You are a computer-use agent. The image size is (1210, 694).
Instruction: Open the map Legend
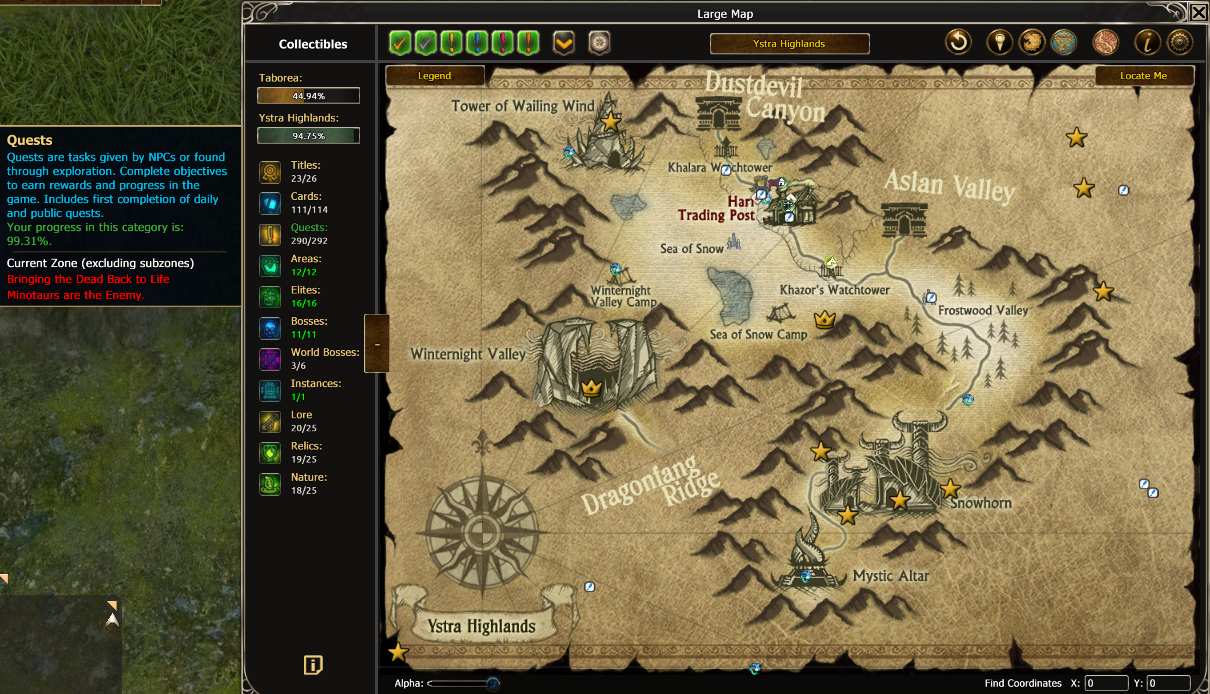[435, 76]
